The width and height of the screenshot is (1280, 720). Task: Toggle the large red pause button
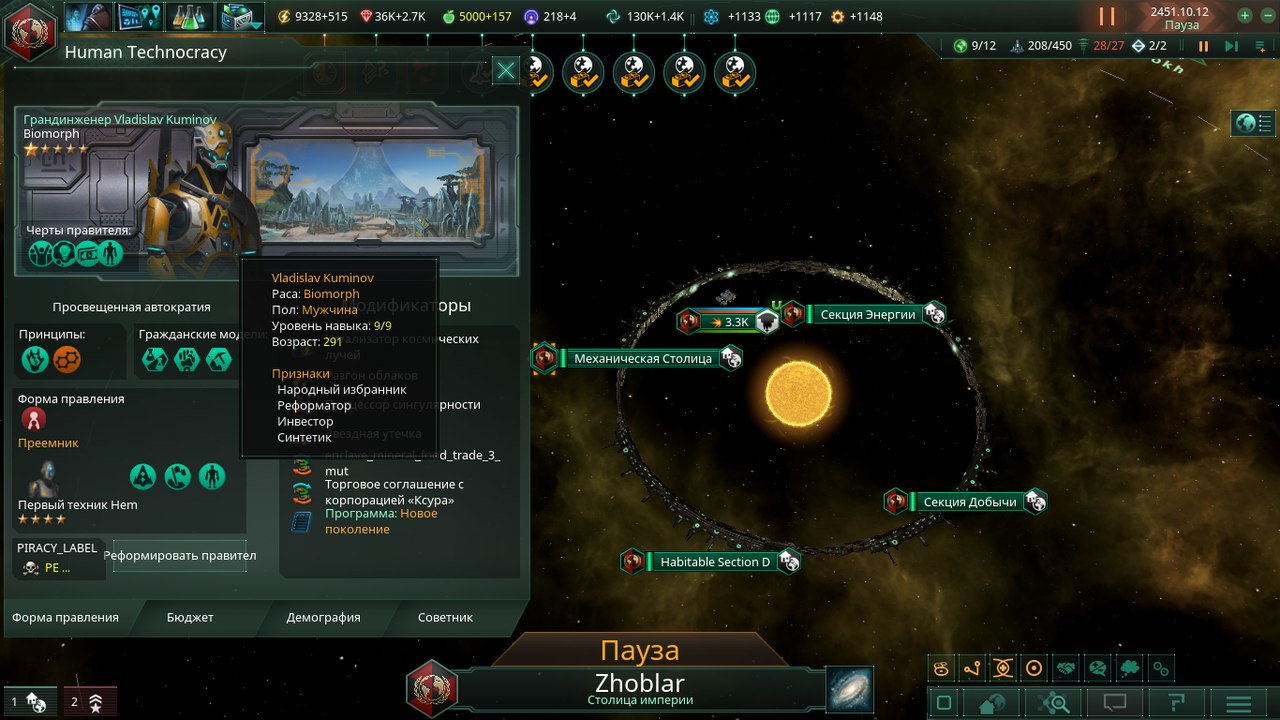(x=1107, y=16)
